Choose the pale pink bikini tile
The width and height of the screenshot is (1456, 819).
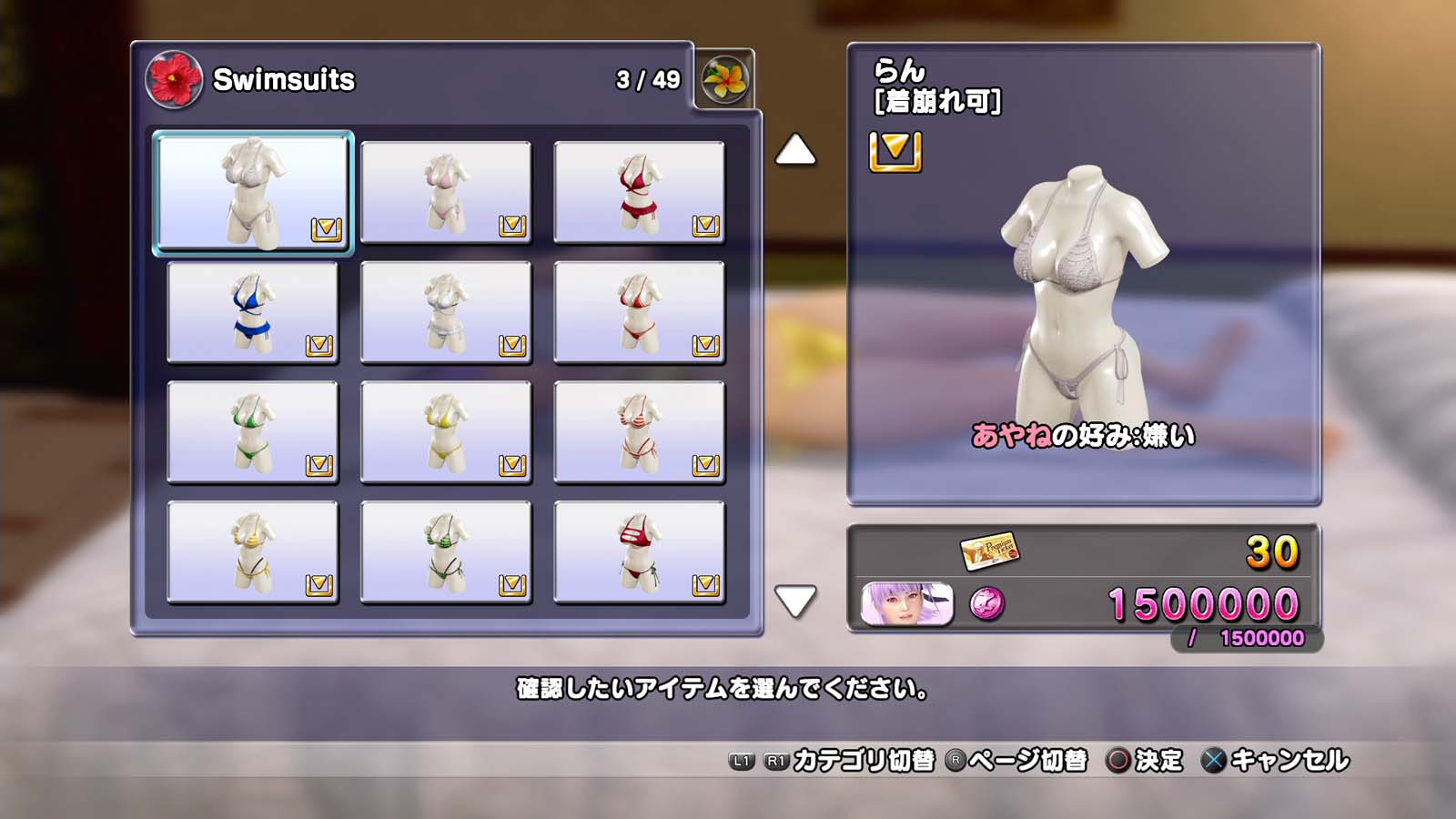446,192
